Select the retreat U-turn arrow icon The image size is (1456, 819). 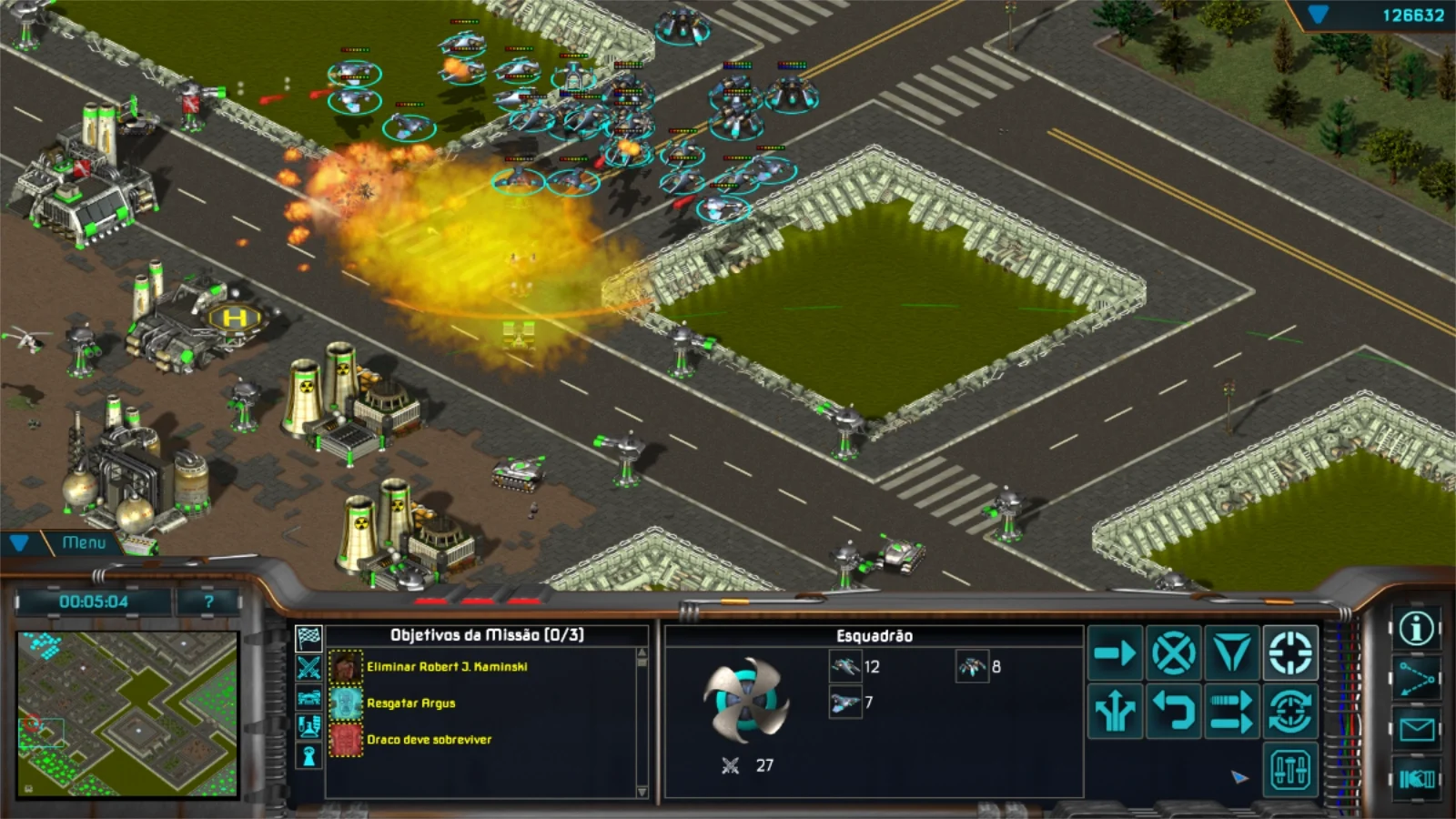[1174, 710]
